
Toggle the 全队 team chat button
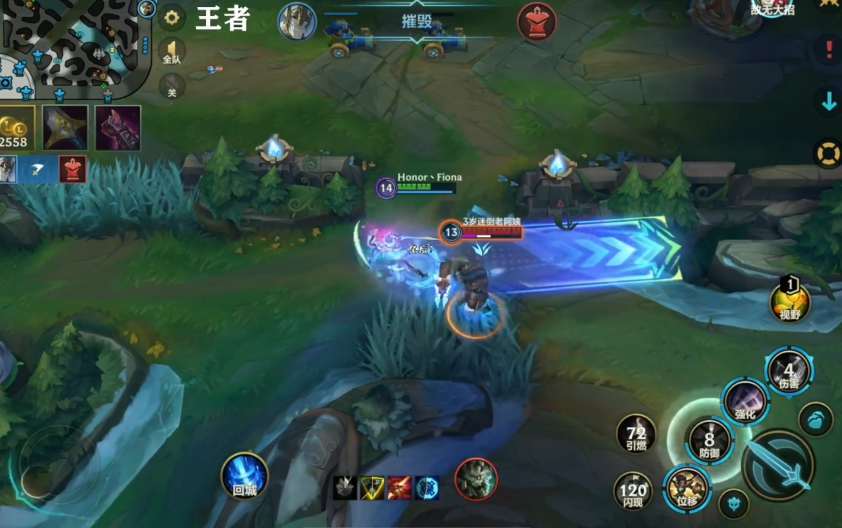[173, 51]
